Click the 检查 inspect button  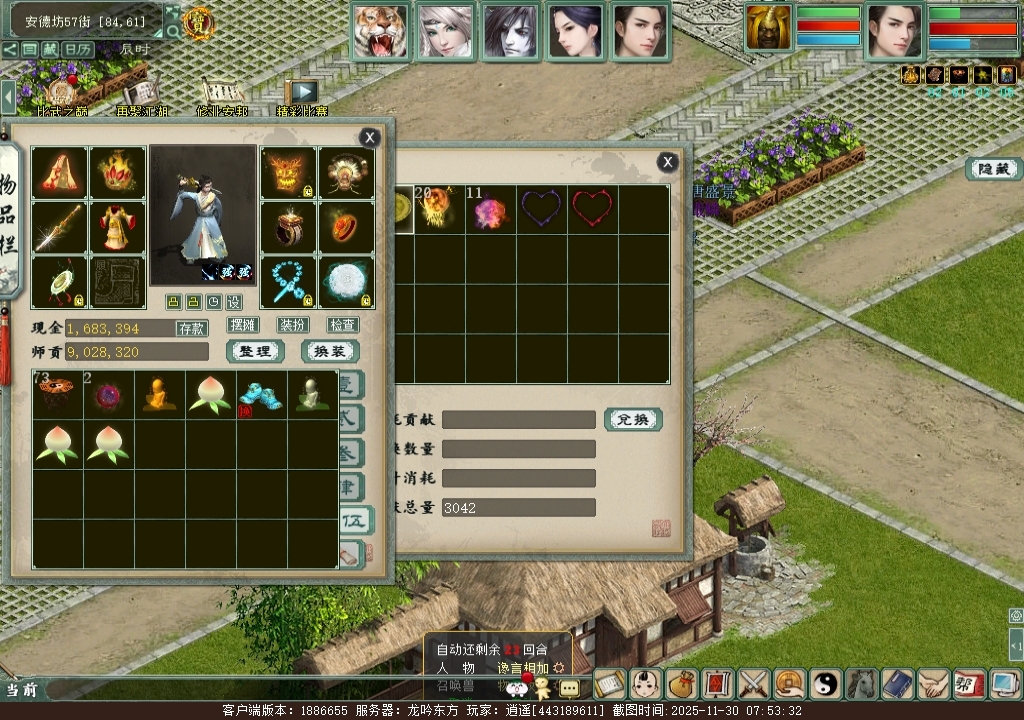pos(342,325)
